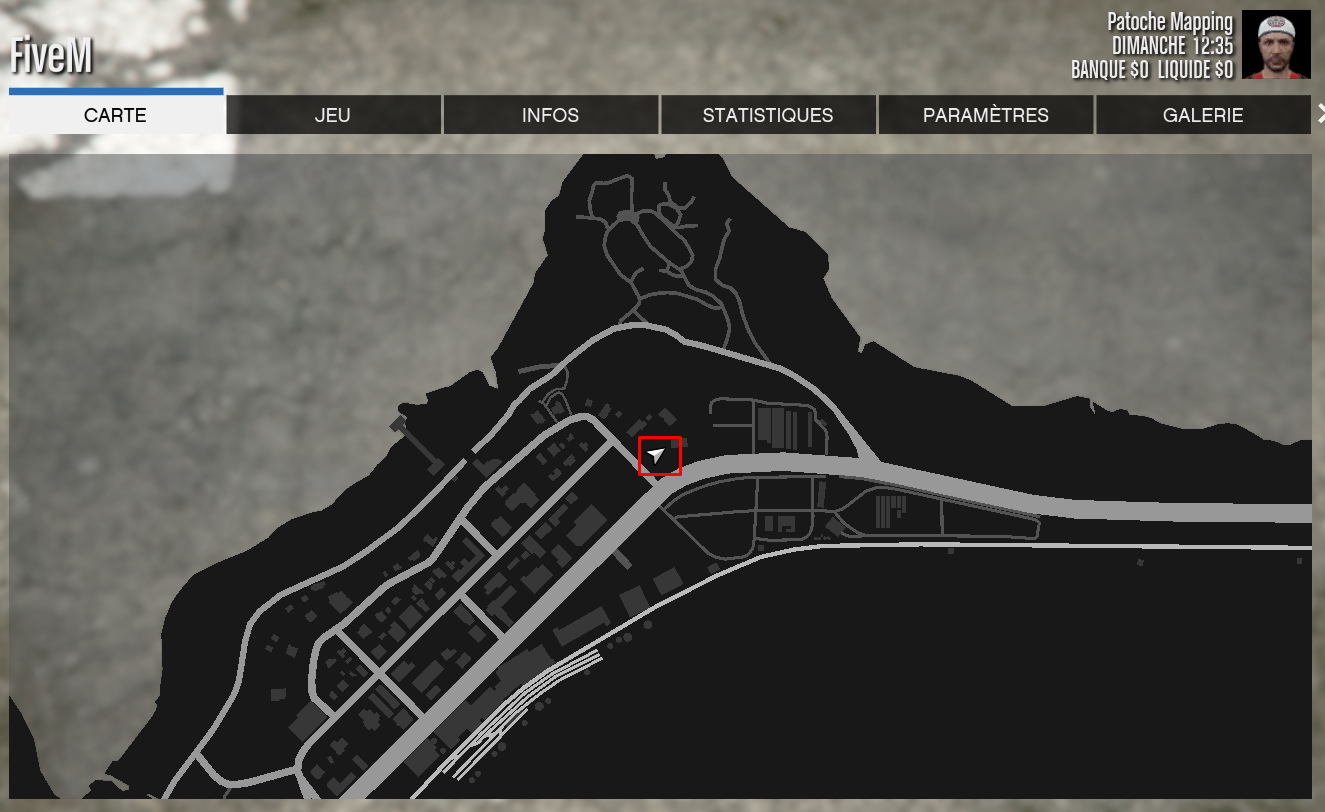The width and height of the screenshot is (1325, 812).
Task: Open the PARAMÈTRES settings tab
Action: [986, 115]
